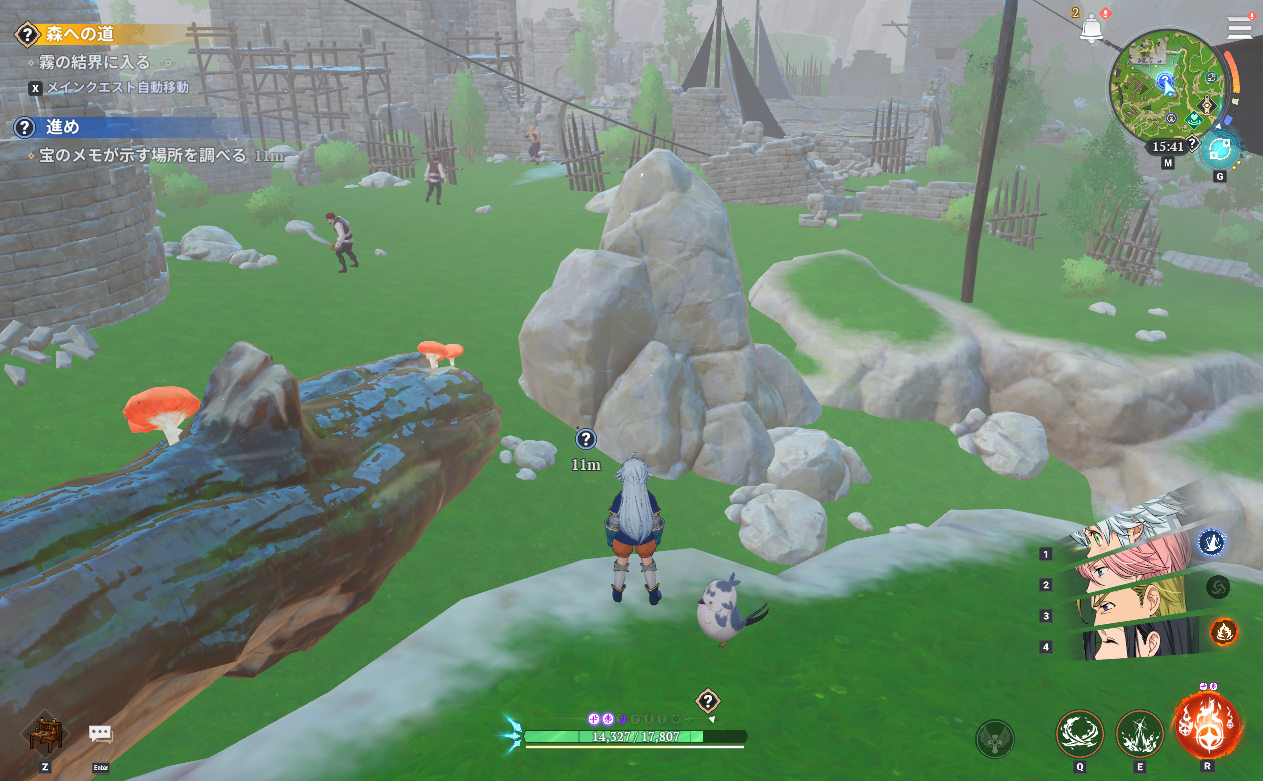Use the swirling wind slash skill
Image resolution: width=1263 pixels, height=781 pixels.
coord(1080,734)
